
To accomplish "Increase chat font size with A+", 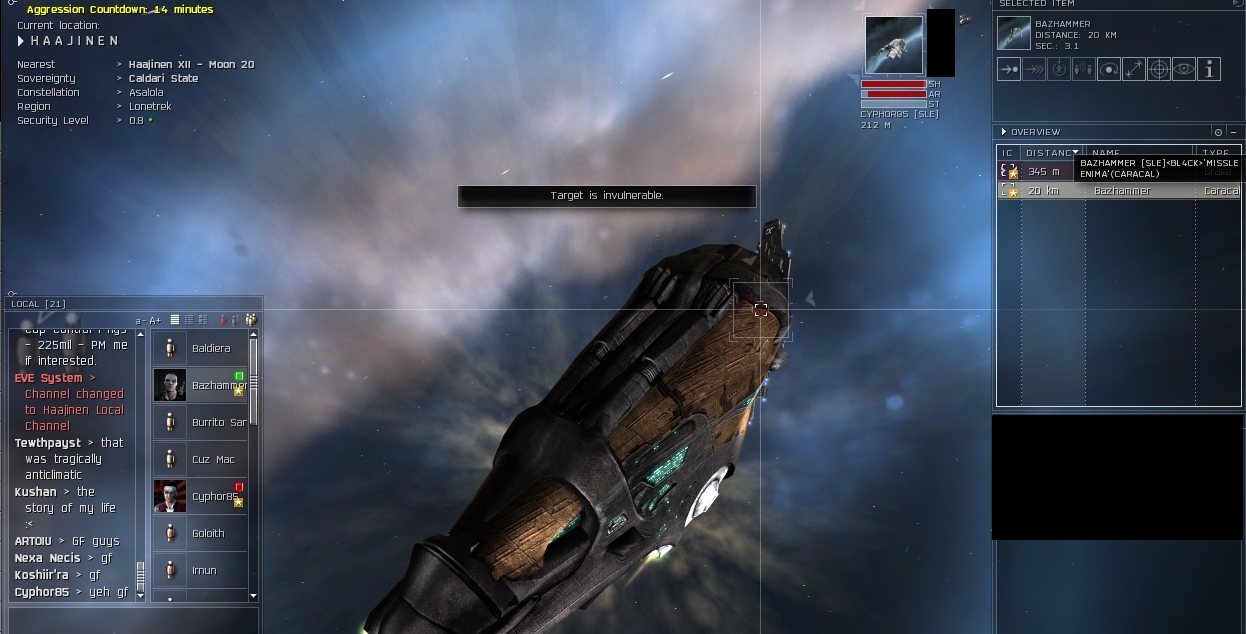I will (x=156, y=320).
